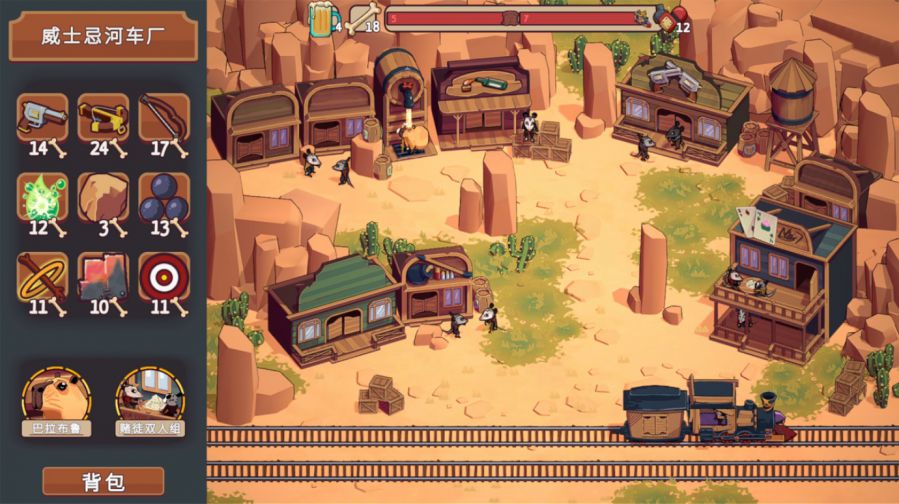Select the brown boulder rock item
The height and width of the screenshot is (504, 899).
coord(103,197)
